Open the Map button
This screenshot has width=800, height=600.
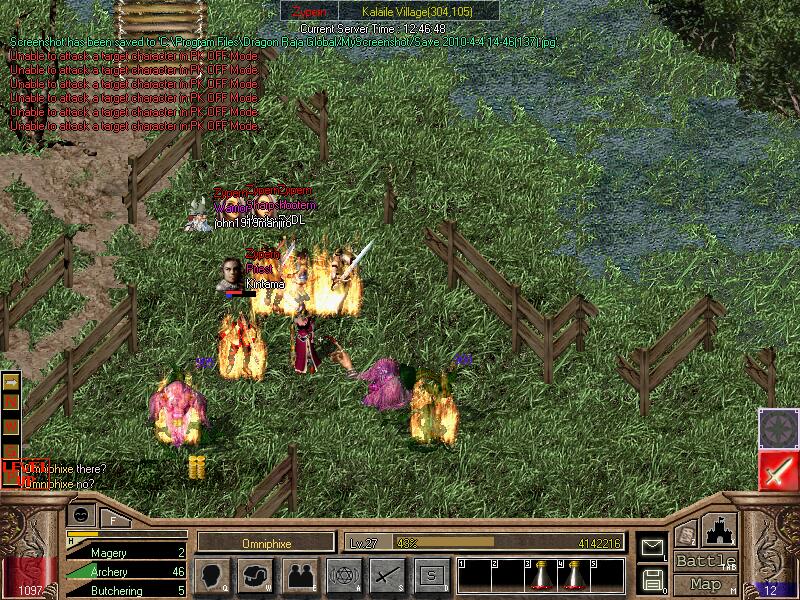pyautogui.click(x=706, y=584)
